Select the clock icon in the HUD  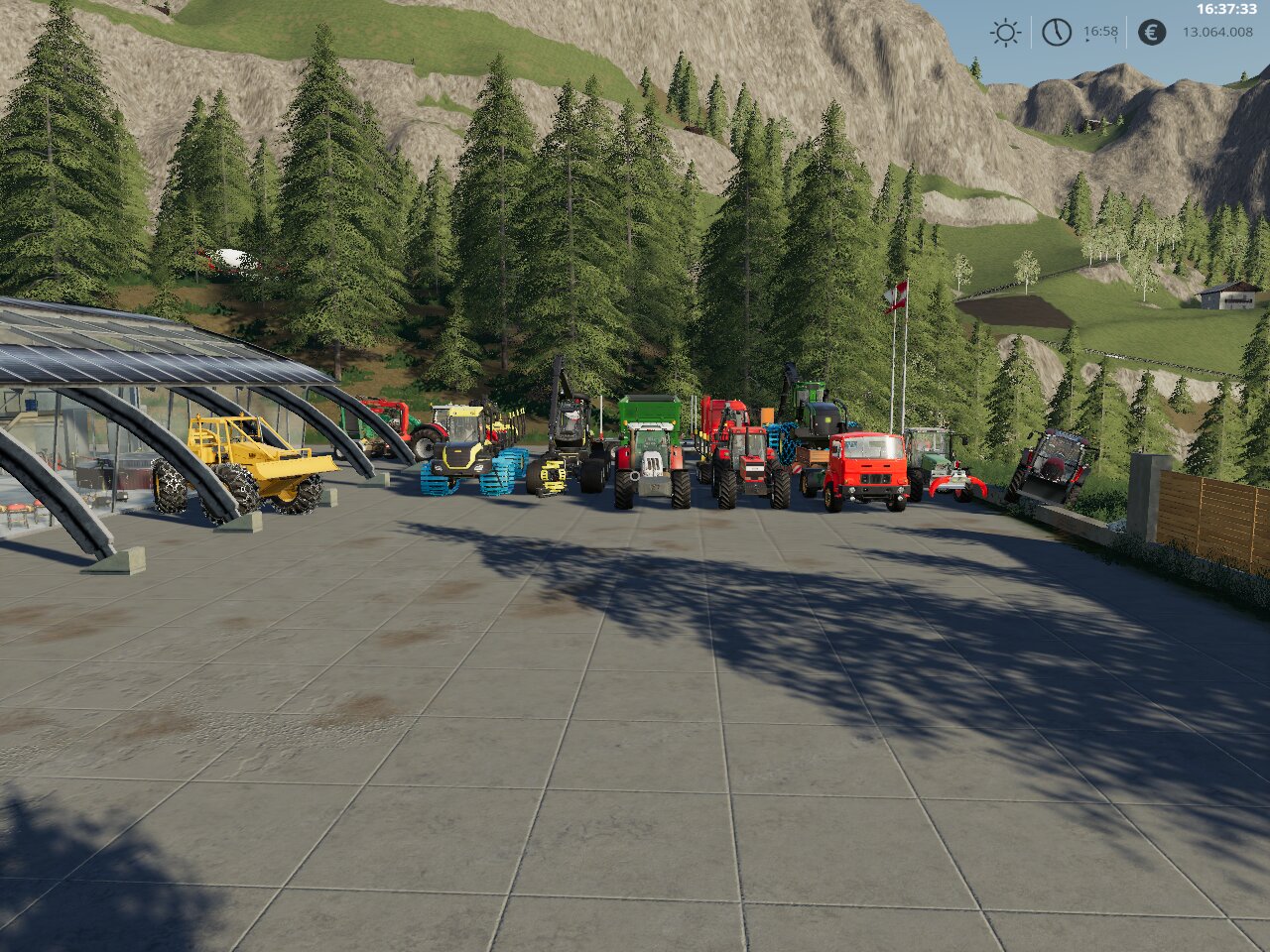(1057, 33)
